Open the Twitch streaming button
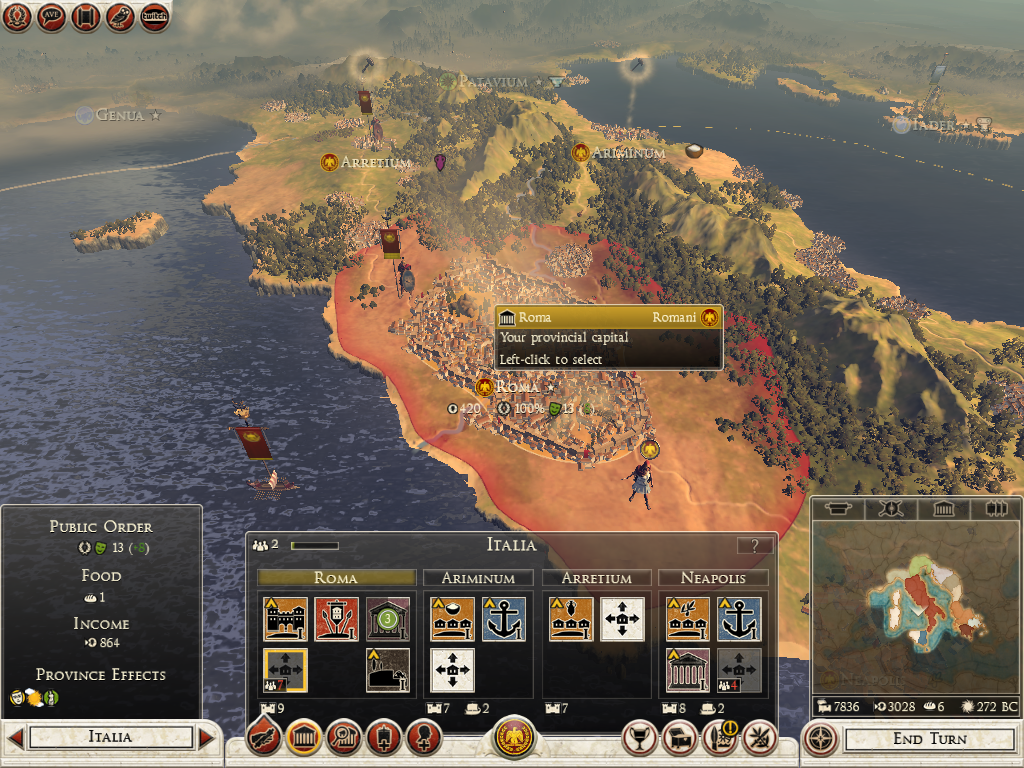1024x768 pixels. coord(155,17)
